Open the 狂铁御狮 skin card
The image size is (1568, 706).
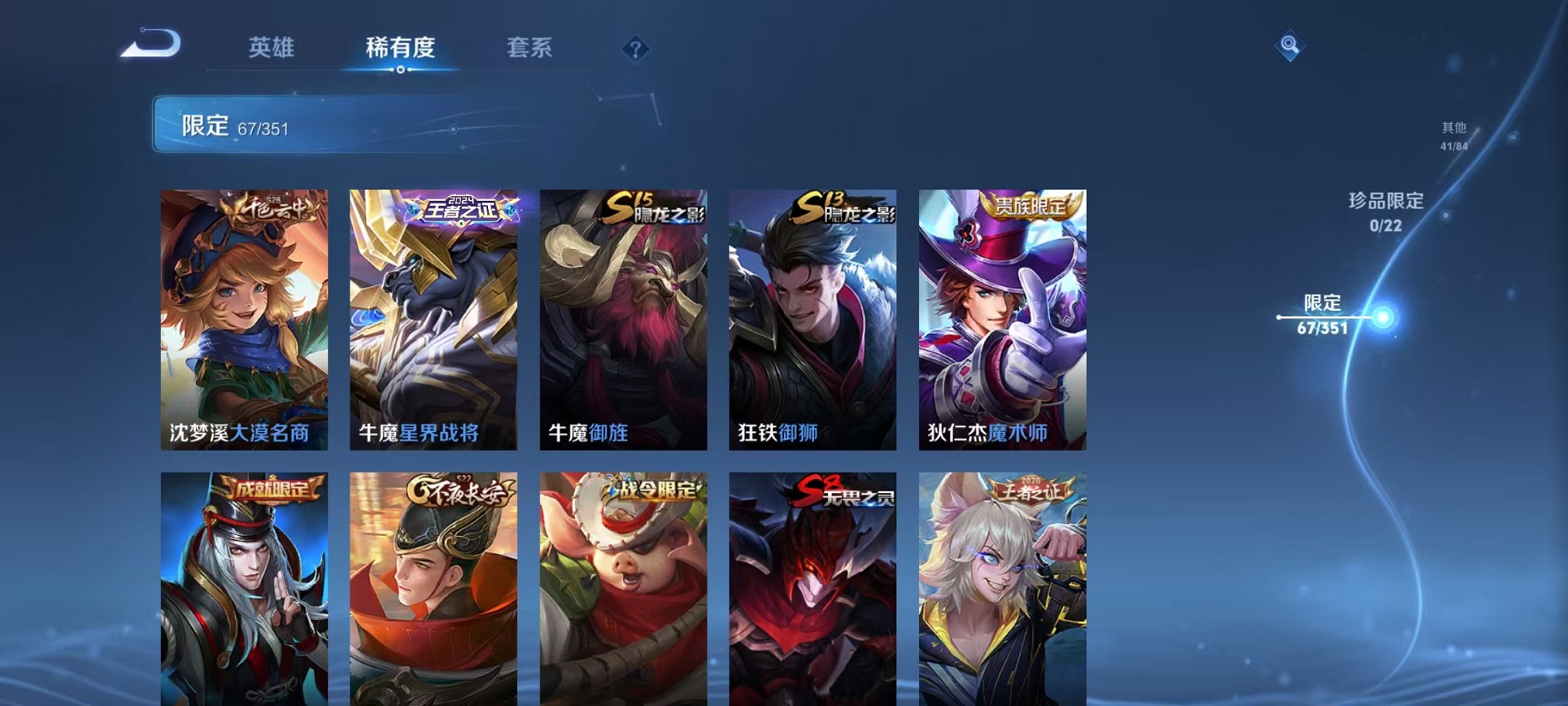(812, 319)
